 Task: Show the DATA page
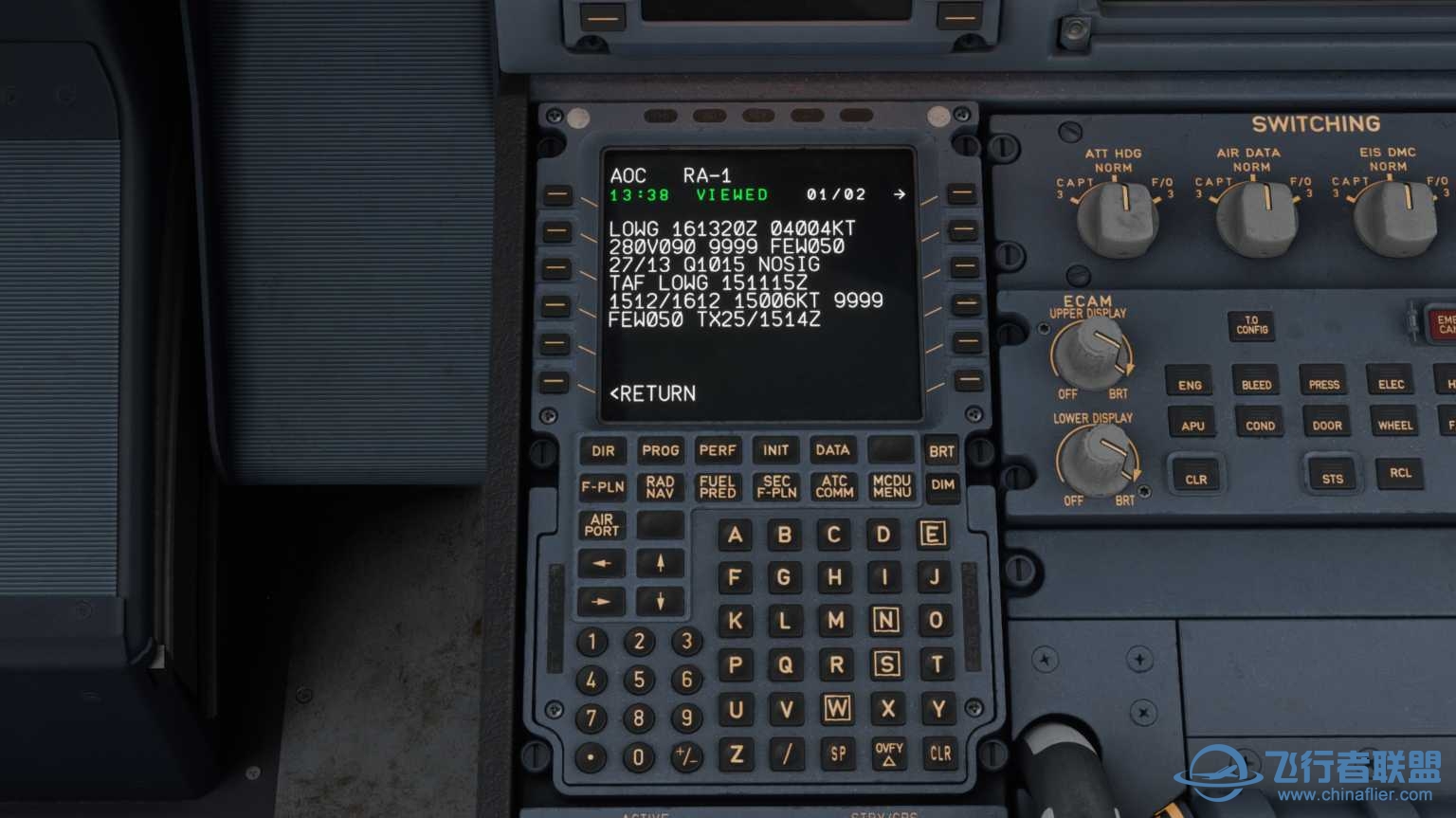coord(832,451)
